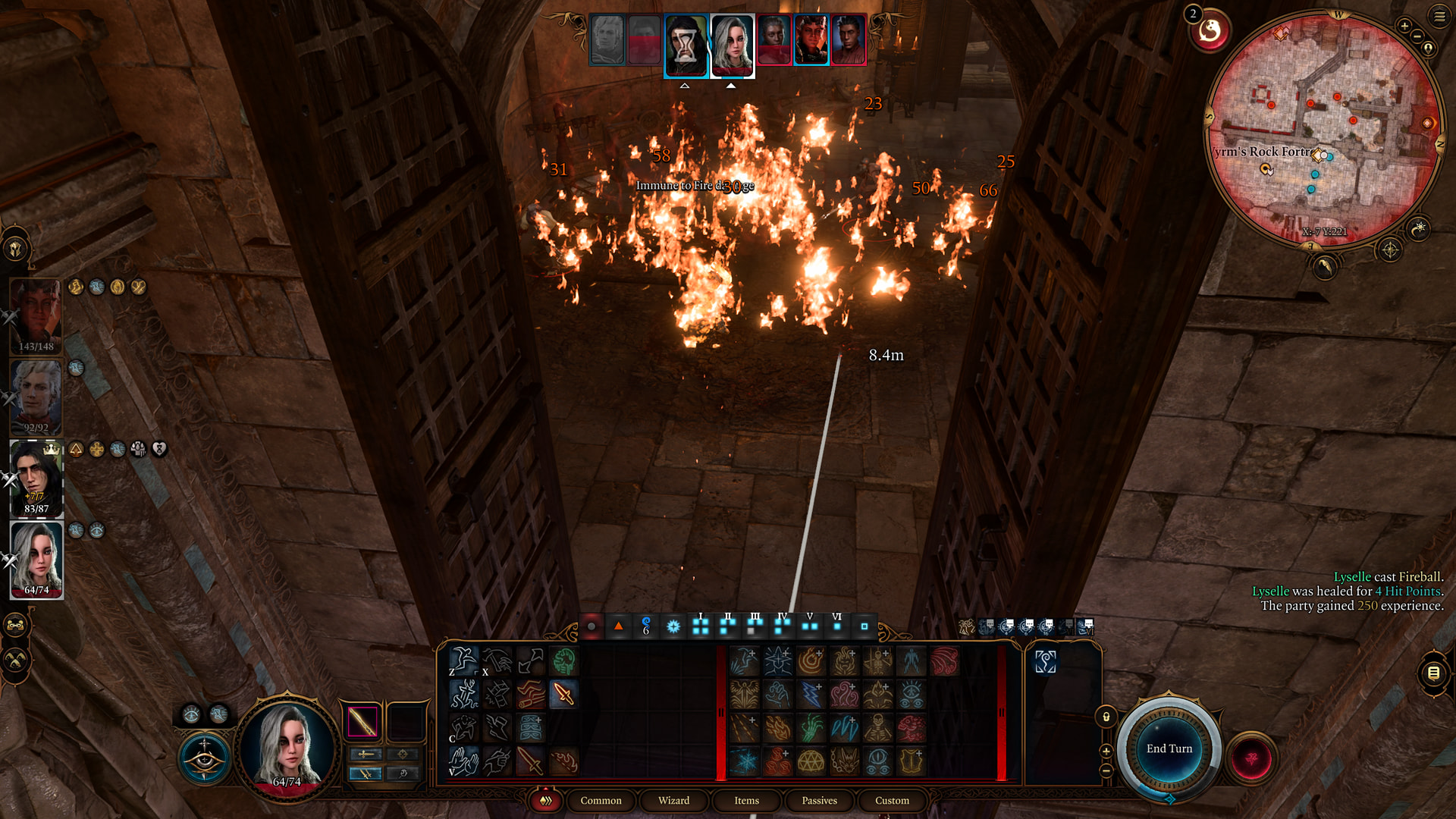Show the Items hotbar tab
1456x819 pixels.
746,800
